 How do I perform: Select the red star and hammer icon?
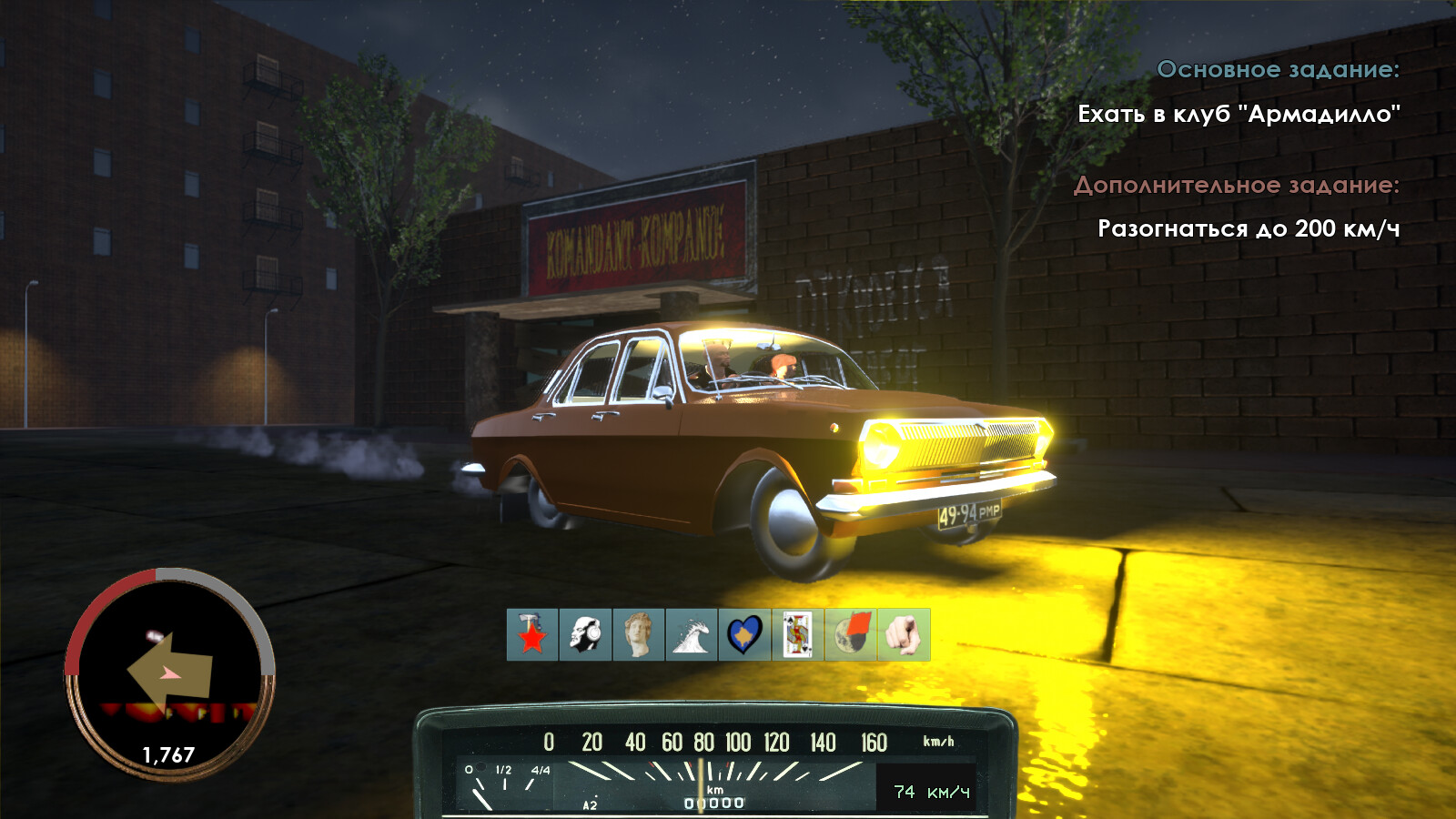click(532, 634)
